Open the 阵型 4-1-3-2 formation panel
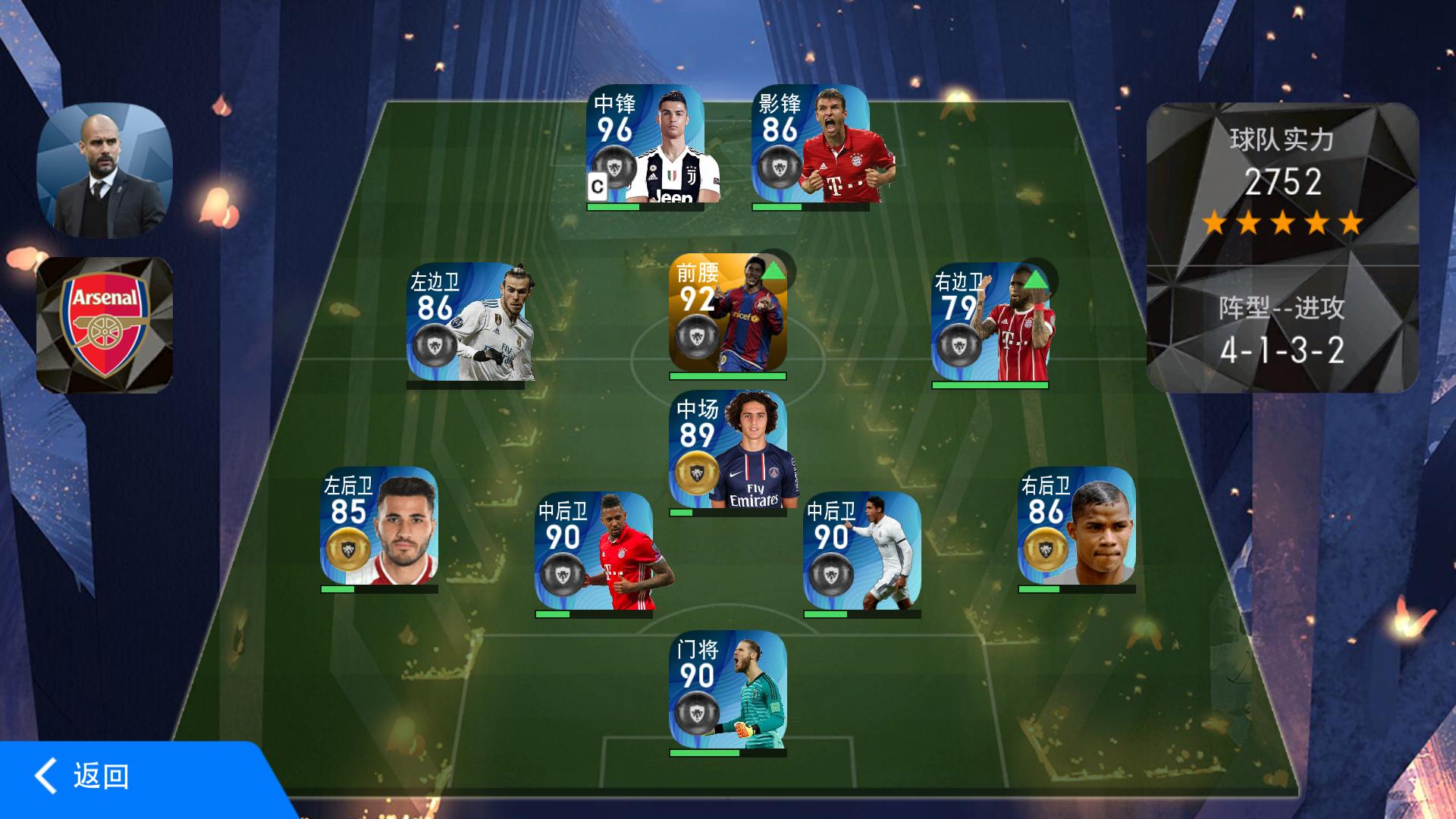The height and width of the screenshot is (819, 1456). tap(1282, 331)
